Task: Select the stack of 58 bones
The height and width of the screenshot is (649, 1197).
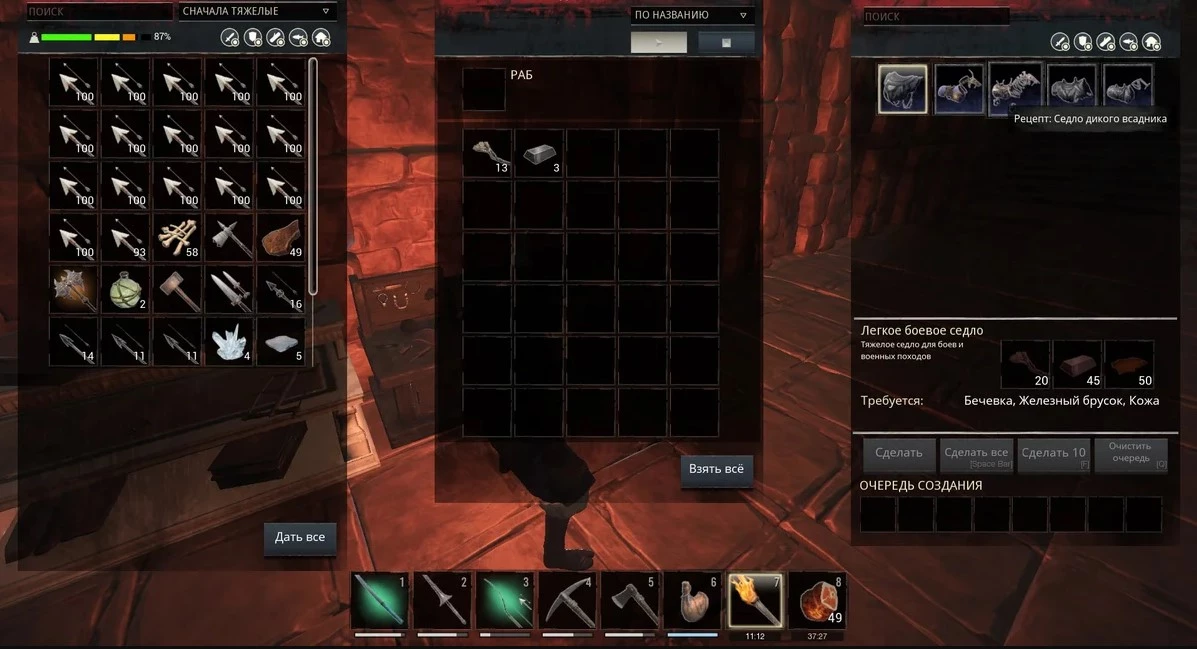Action: [x=178, y=237]
